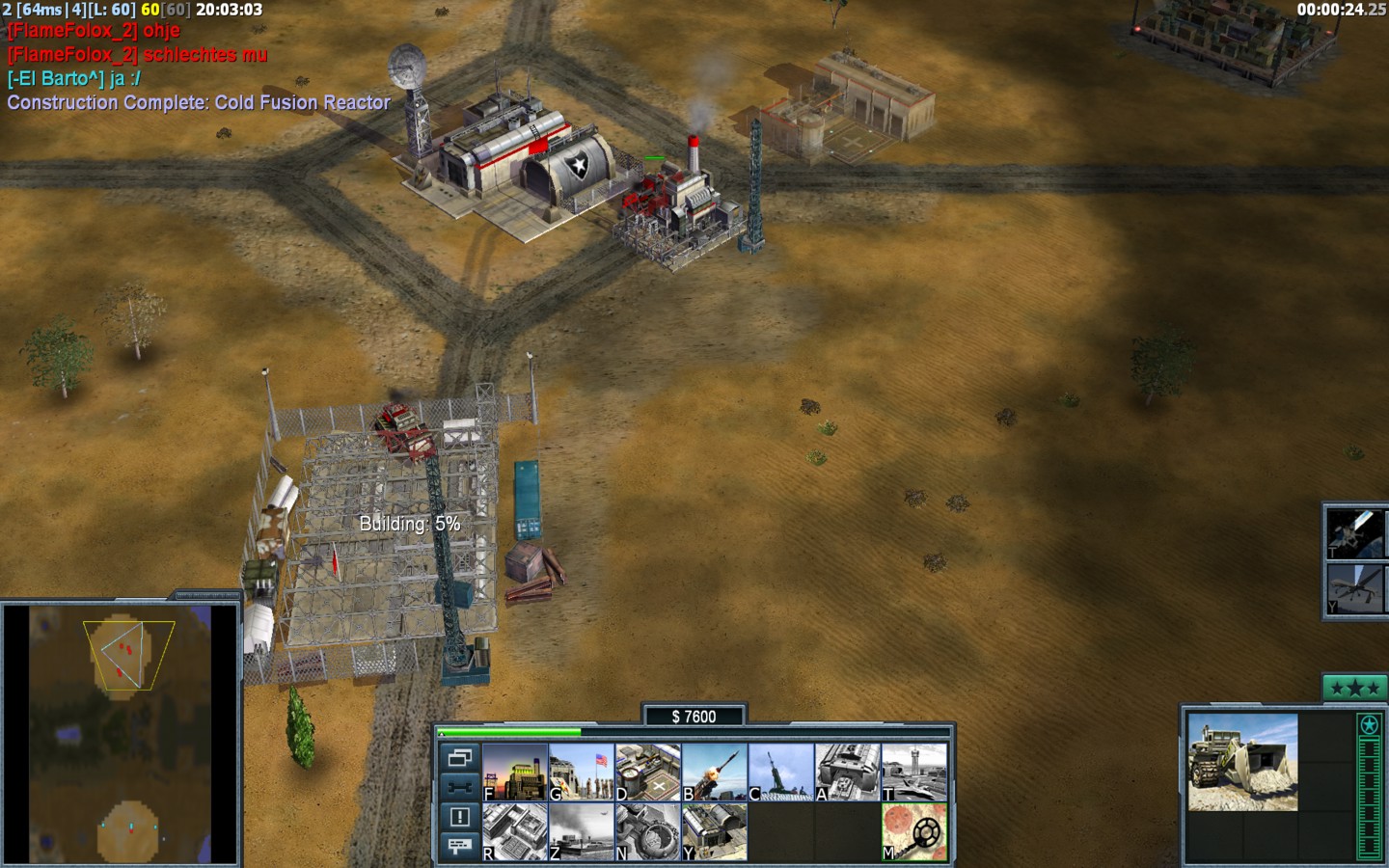This screenshot has width=1389, height=868.
Task: Select the Strategy Center build icon
Action: [x=515, y=831]
